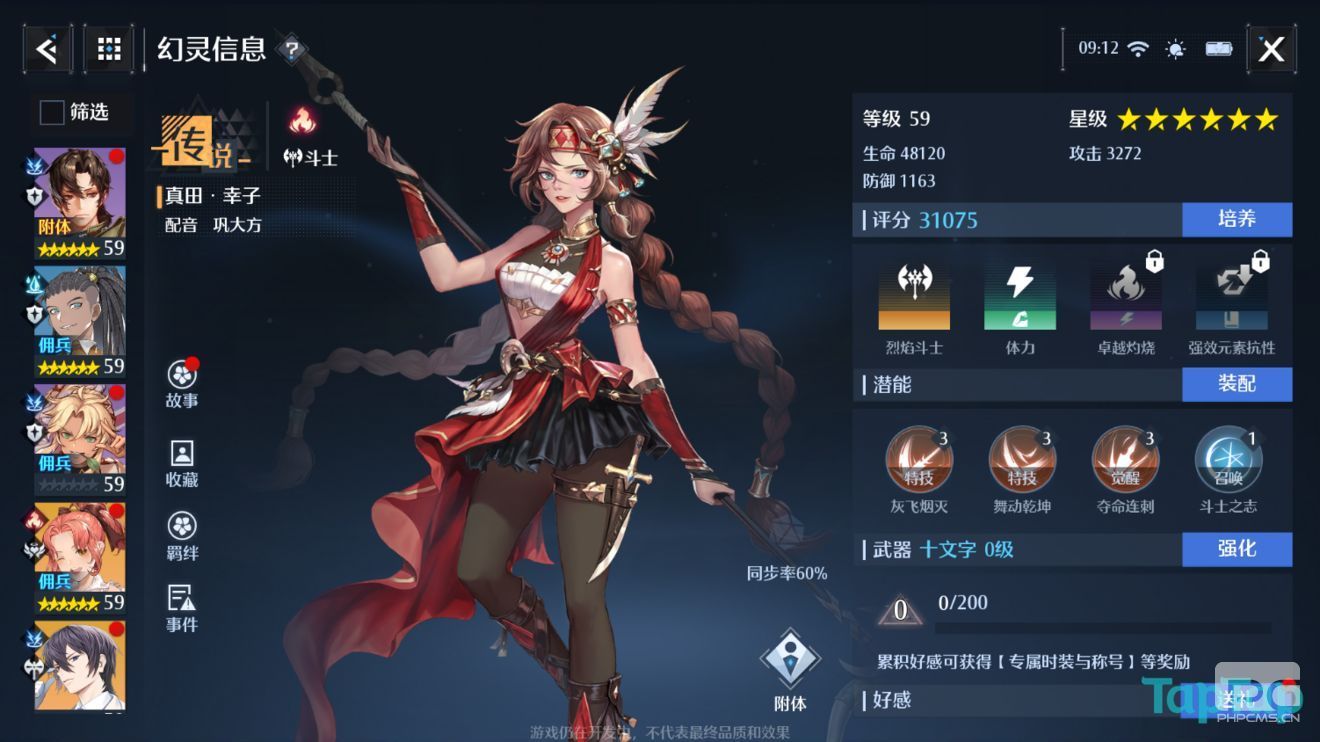The height and width of the screenshot is (742, 1320).
Task: Enable the 筛选 filter checkbox
Action: point(50,113)
